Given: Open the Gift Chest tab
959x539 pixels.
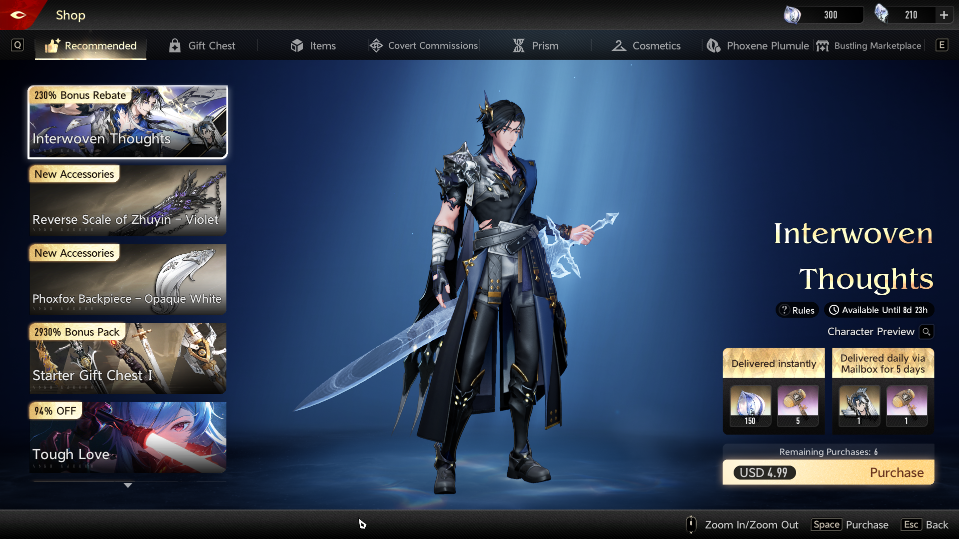Looking at the screenshot, I should tap(202, 46).
